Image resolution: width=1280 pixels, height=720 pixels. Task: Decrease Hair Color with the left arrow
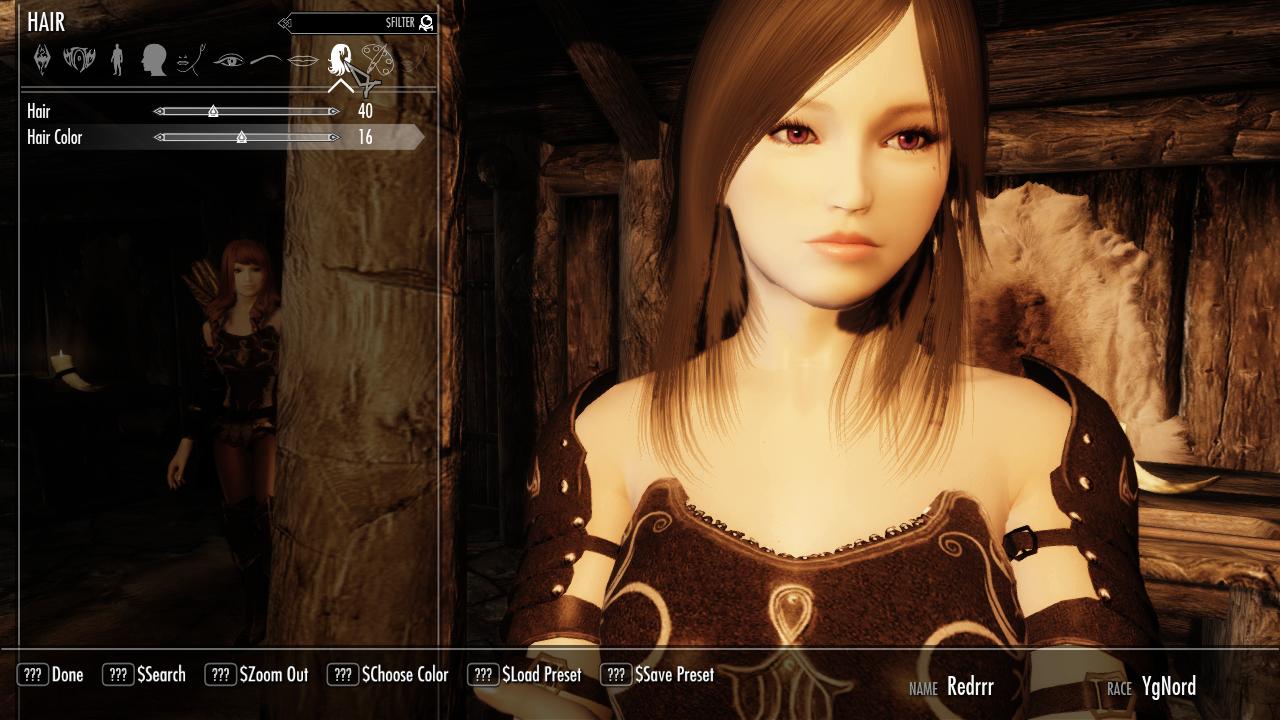pyautogui.click(x=159, y=138)
